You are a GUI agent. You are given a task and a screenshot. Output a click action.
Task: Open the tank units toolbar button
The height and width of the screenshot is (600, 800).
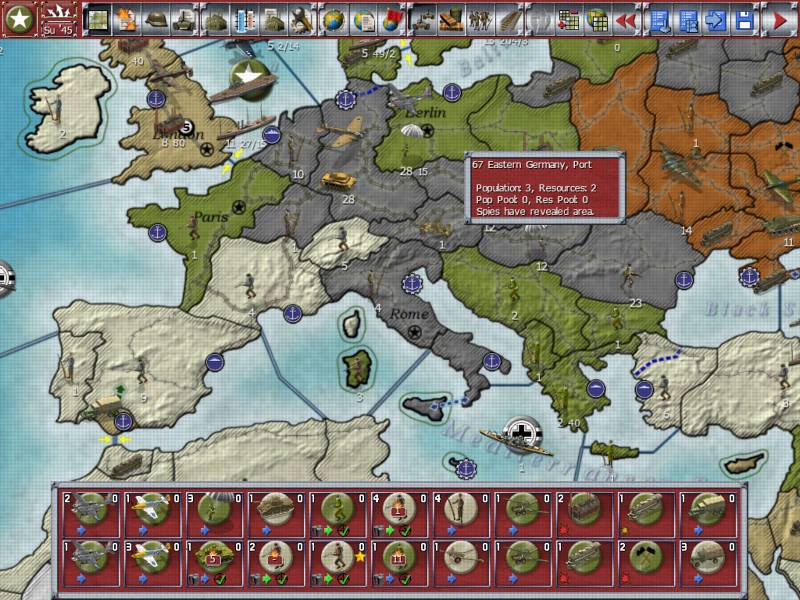(184, 19)
